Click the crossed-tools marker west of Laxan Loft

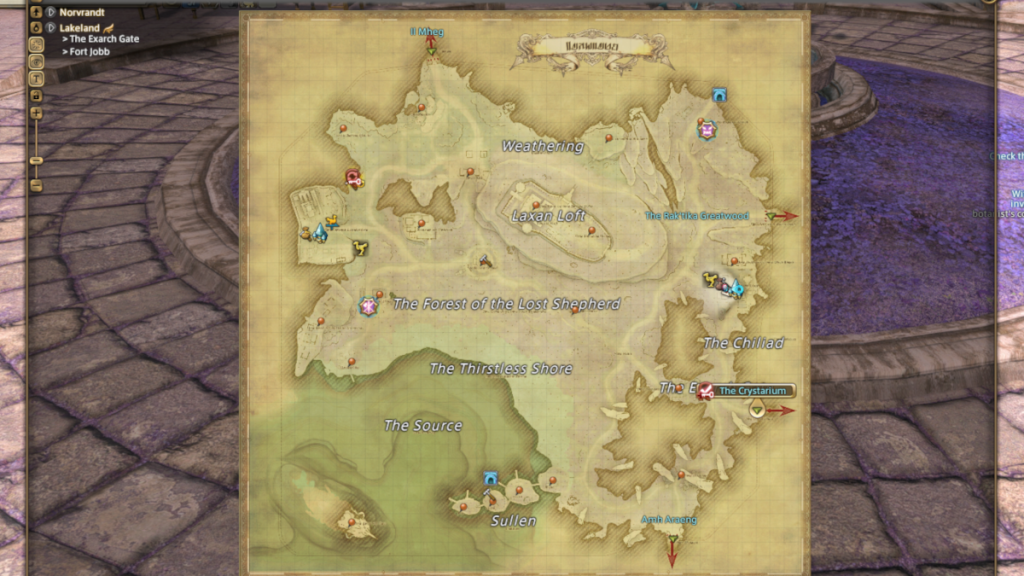486,262
